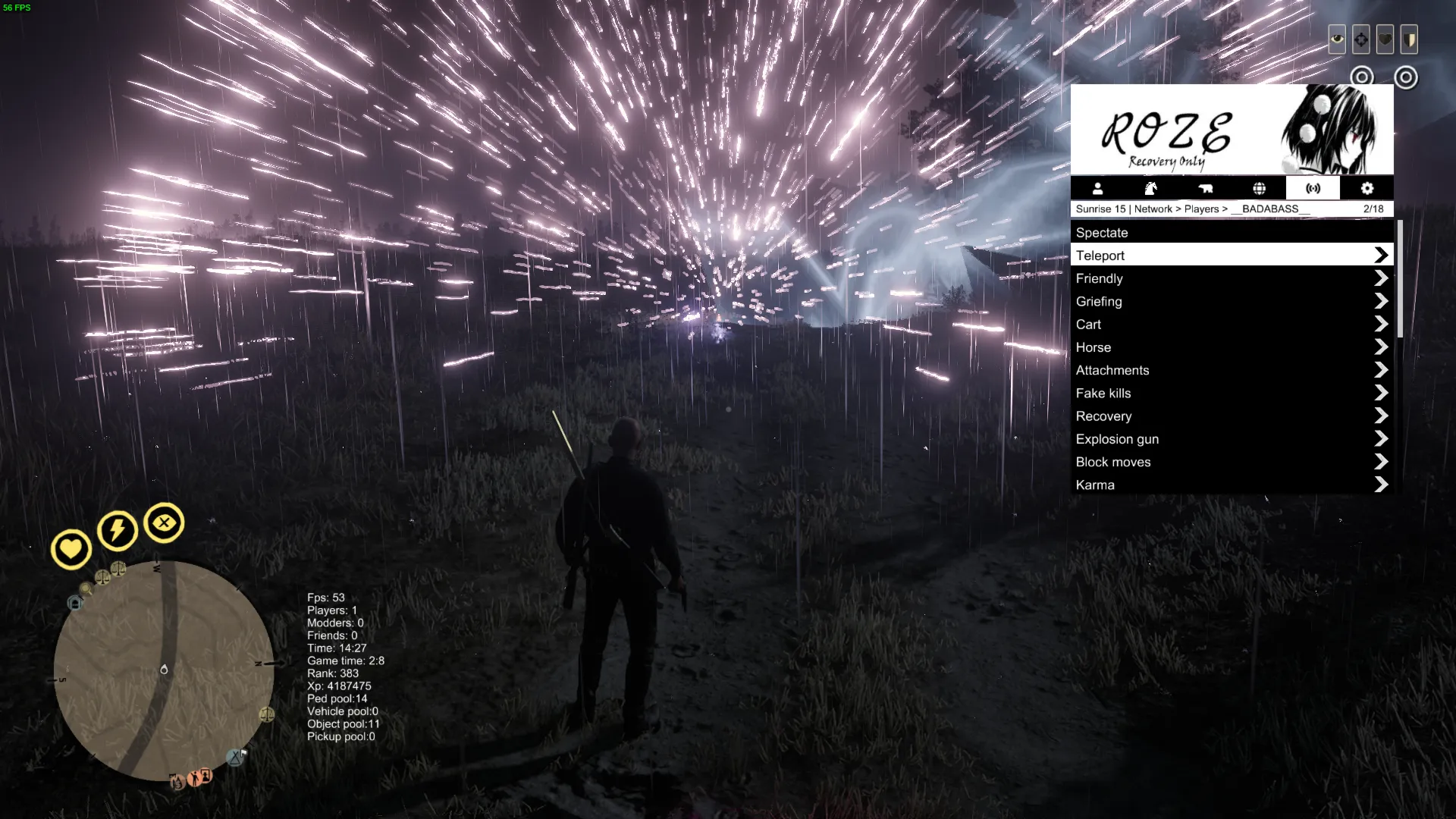Select the network broadcast signal tab
1456x819 pixels.
pyautogui.click(x=1313, y=188)
